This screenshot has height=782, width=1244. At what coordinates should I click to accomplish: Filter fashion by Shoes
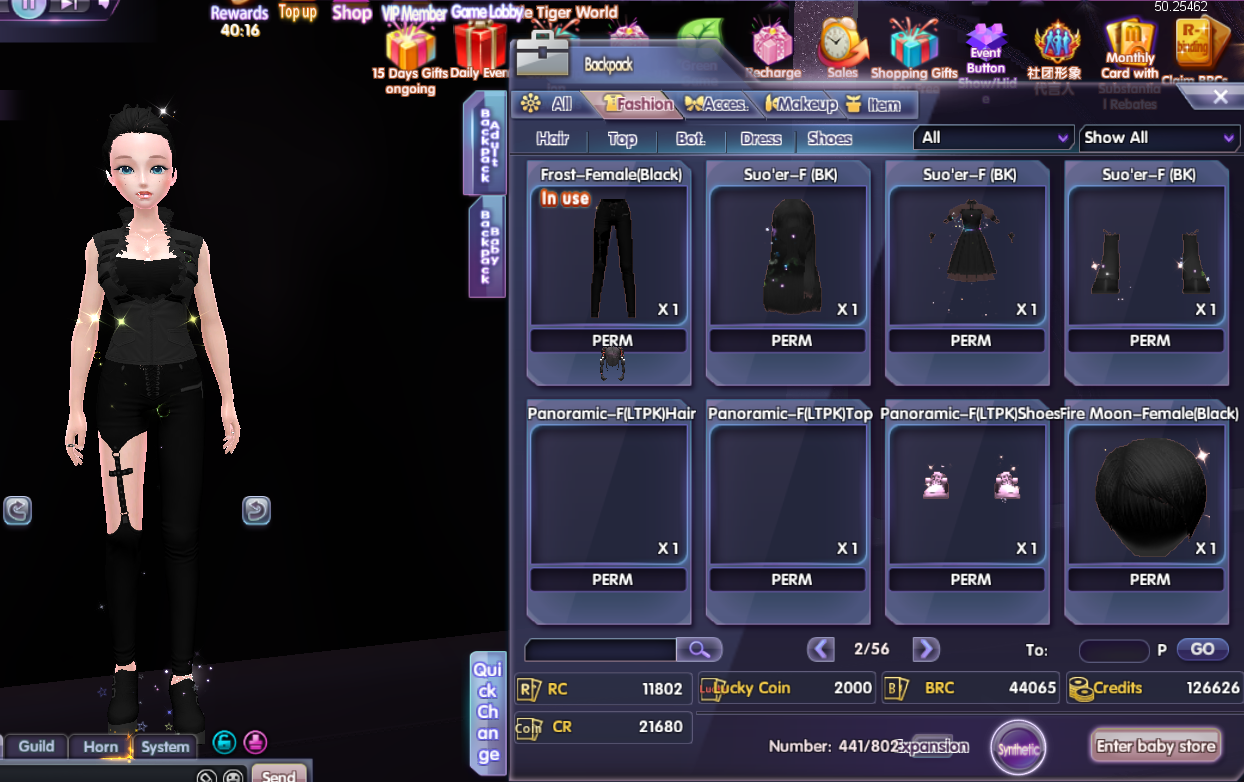[x=829, y=139]
